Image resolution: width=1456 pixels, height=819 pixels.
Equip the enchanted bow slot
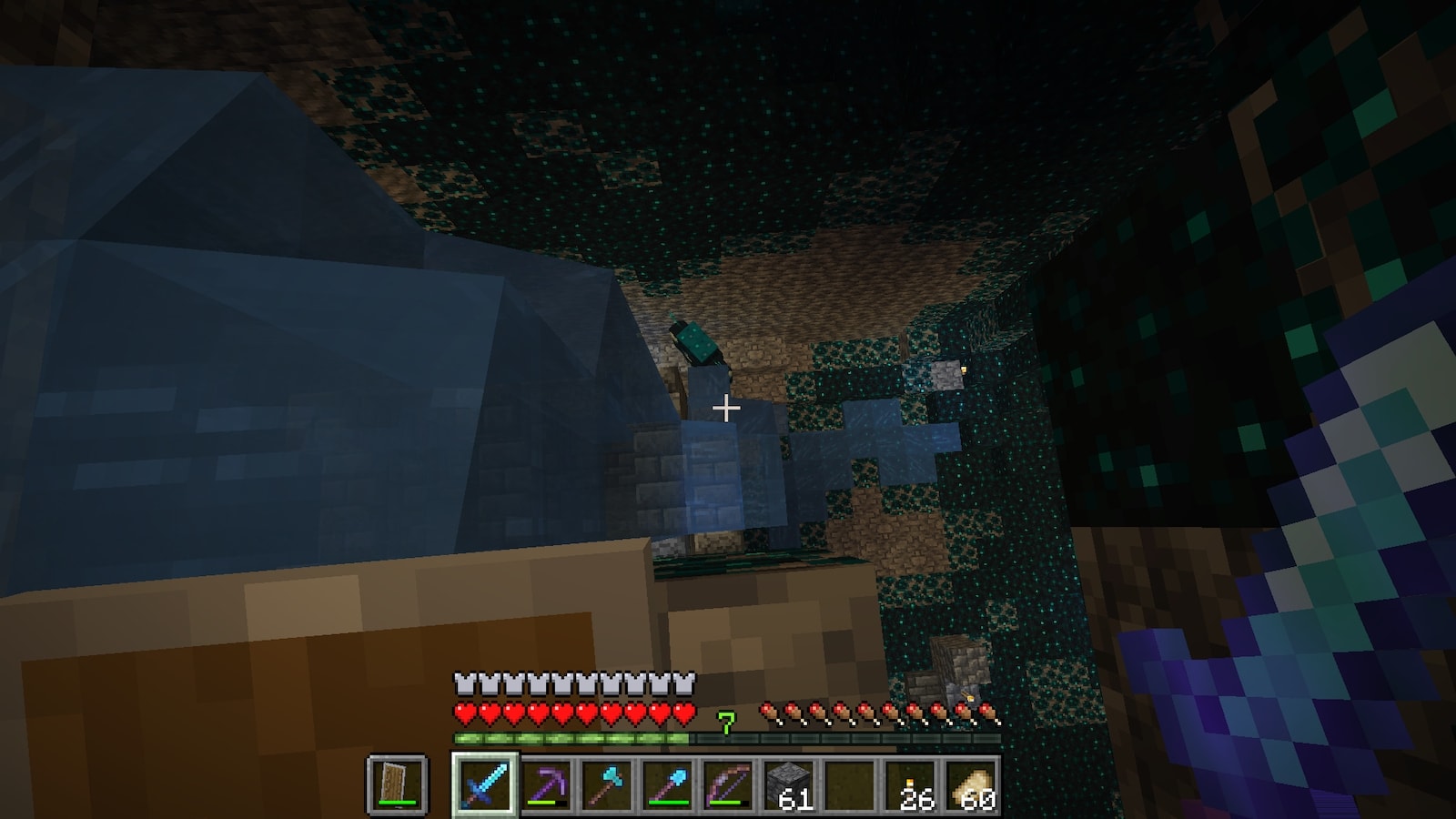coord(729,784)
